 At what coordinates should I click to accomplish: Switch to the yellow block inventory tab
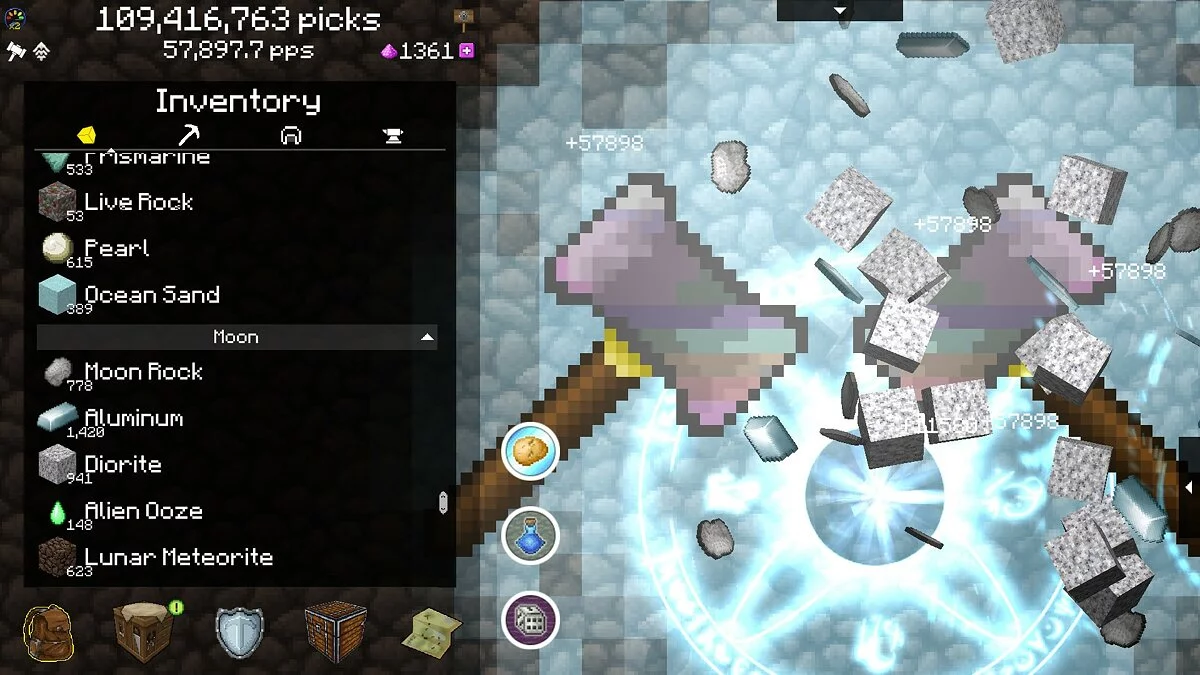tap(87, 135)
